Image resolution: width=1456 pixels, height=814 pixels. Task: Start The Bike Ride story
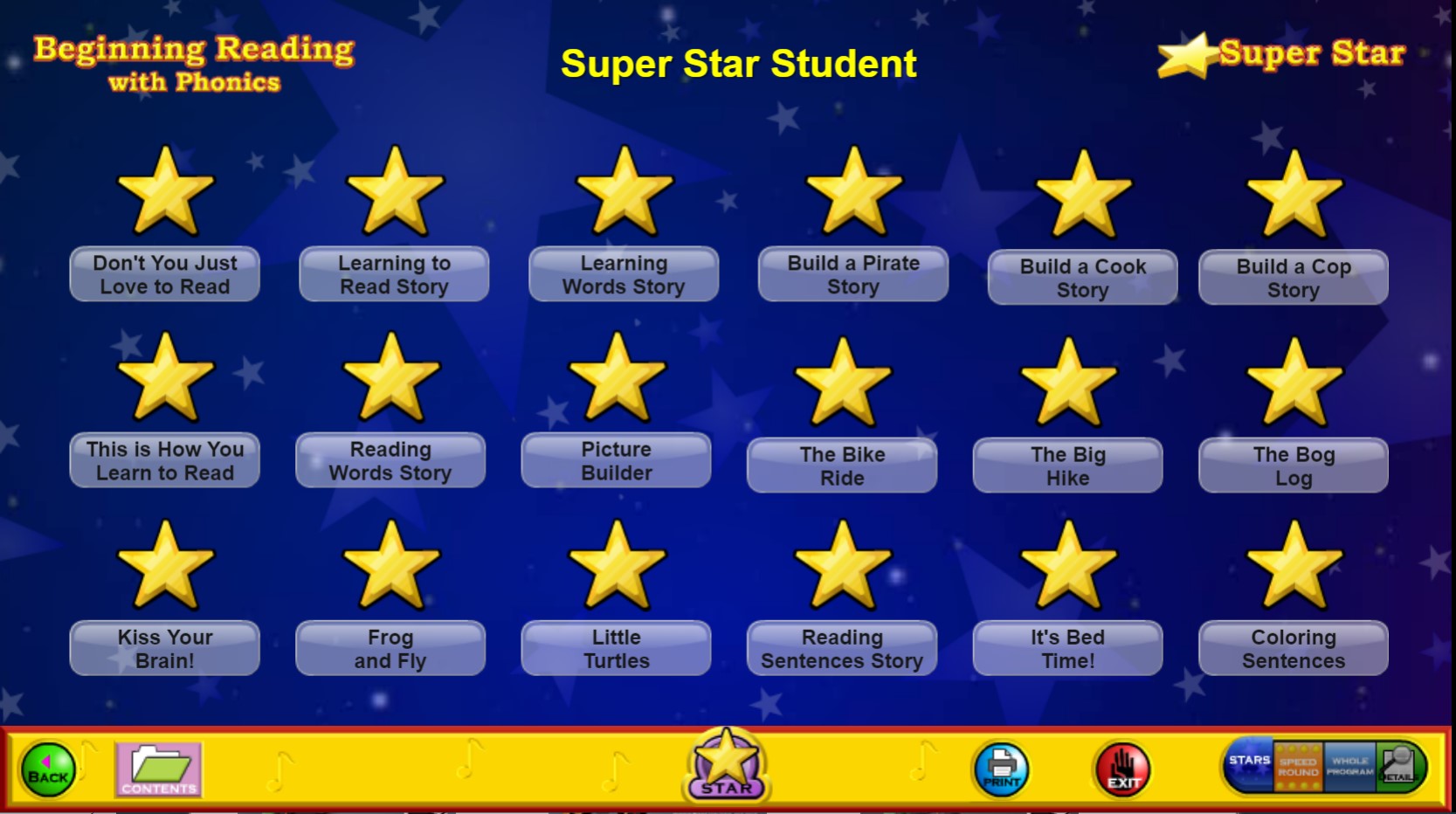click(842, 466)
